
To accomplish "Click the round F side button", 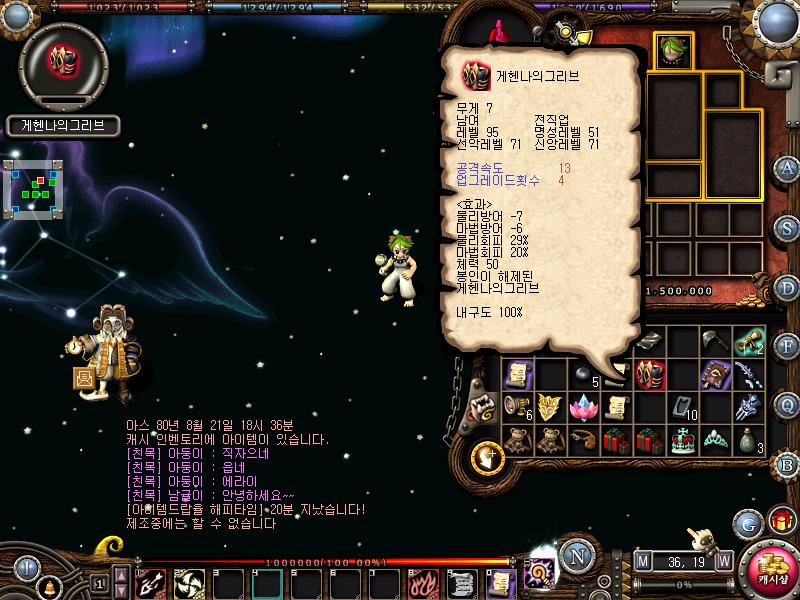I will pyautogui.click(x=788, y=346).
